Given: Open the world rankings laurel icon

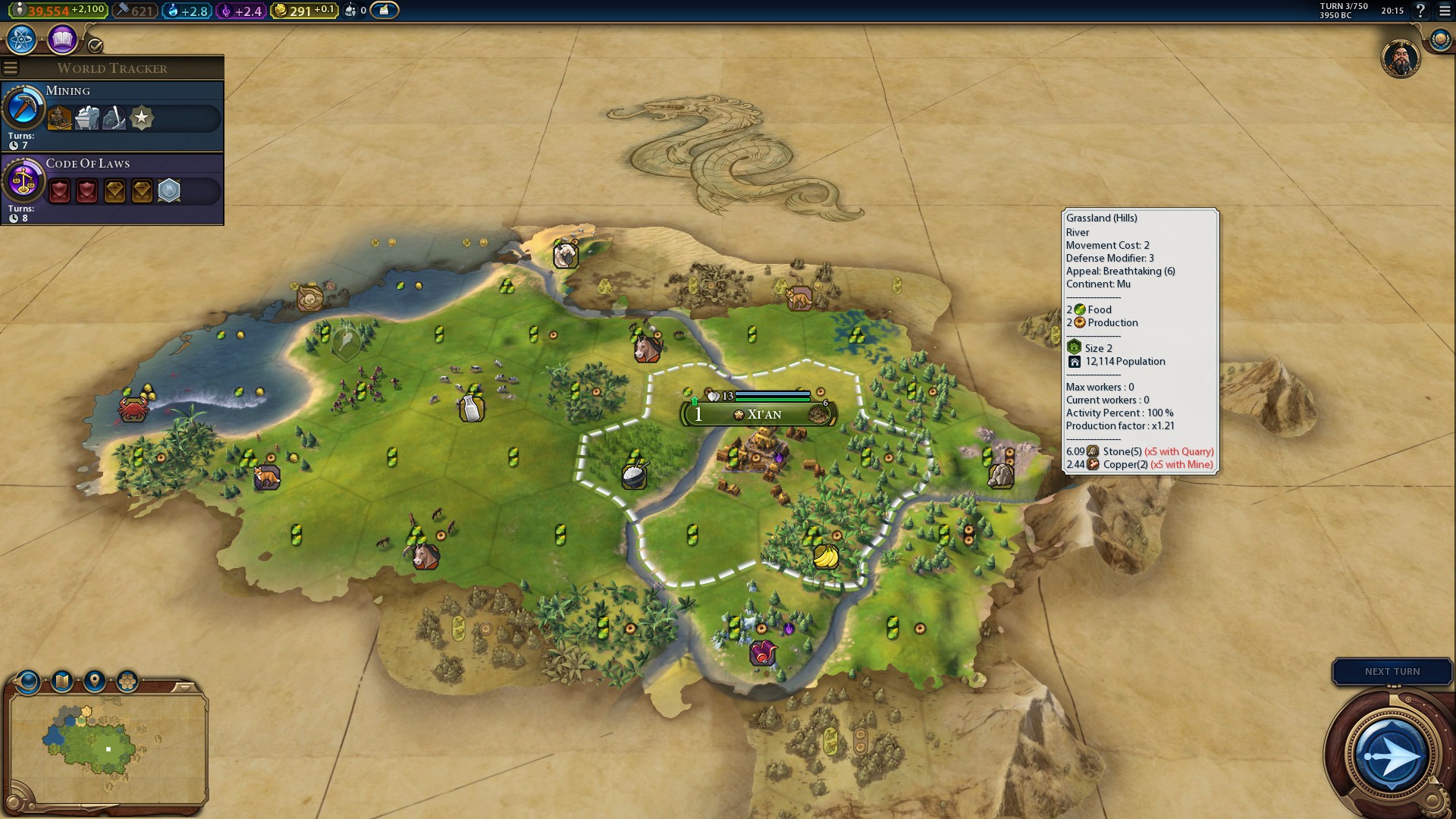Looking at the screenshot, I should click(x=1440, y=39).
